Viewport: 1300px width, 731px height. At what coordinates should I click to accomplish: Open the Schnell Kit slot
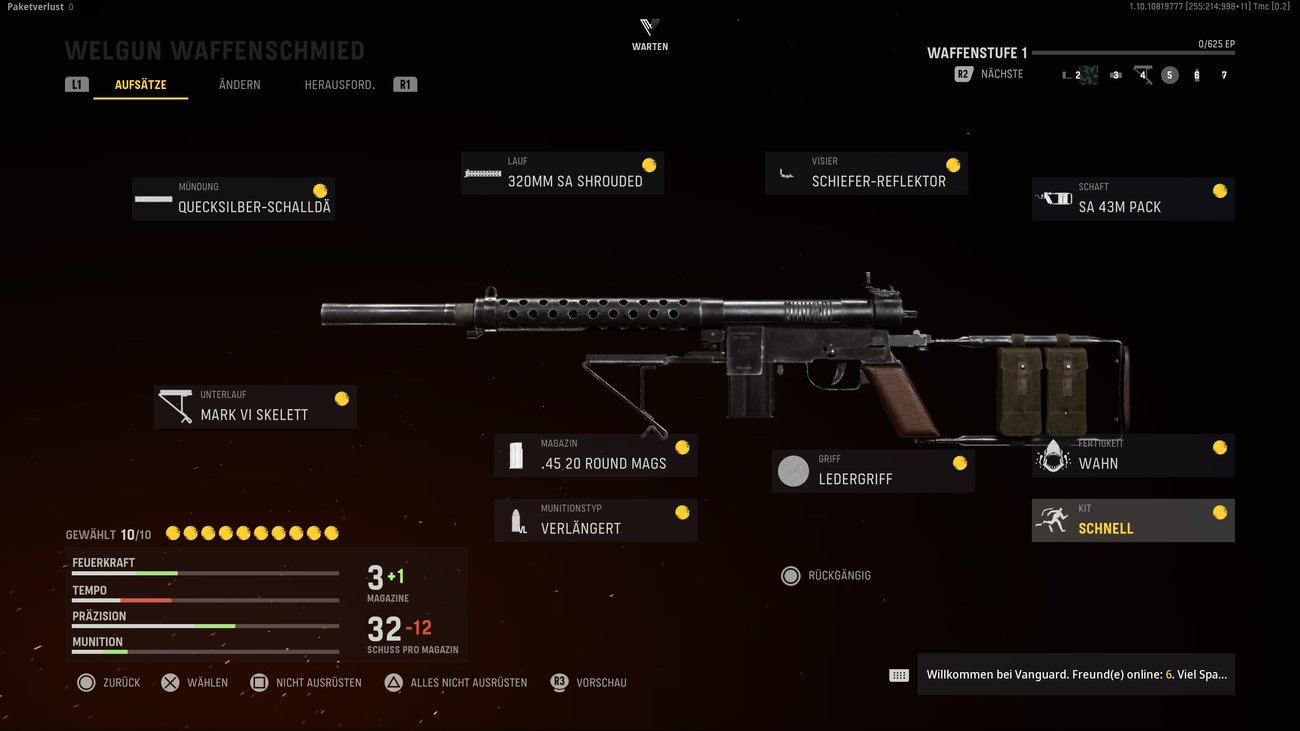coord(1132,520)
